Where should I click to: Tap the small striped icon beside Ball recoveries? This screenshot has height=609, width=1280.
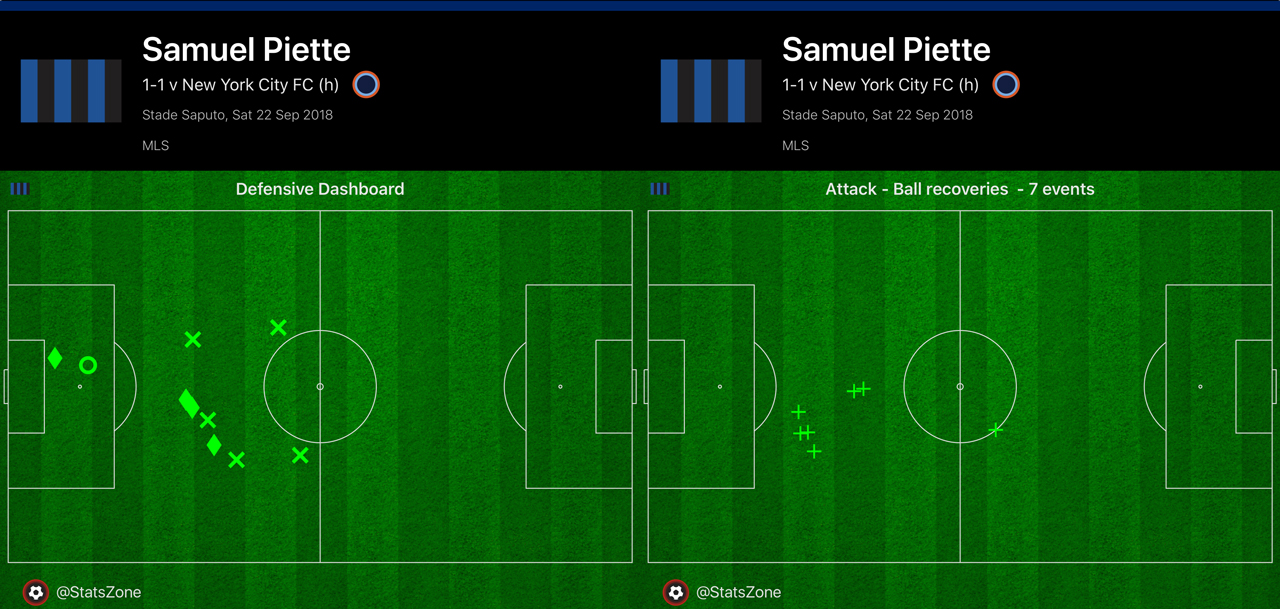tap(659, 189)
